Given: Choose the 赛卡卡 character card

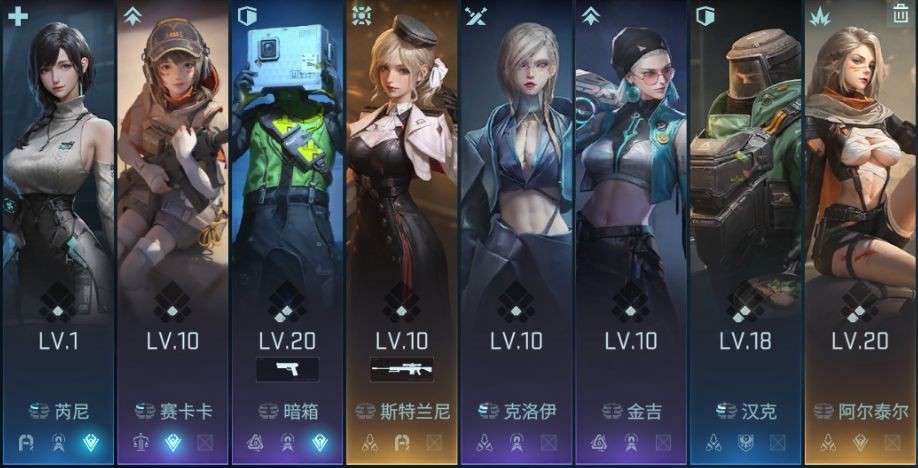Looking at the screenshot, I should click(x=173, y=200).
